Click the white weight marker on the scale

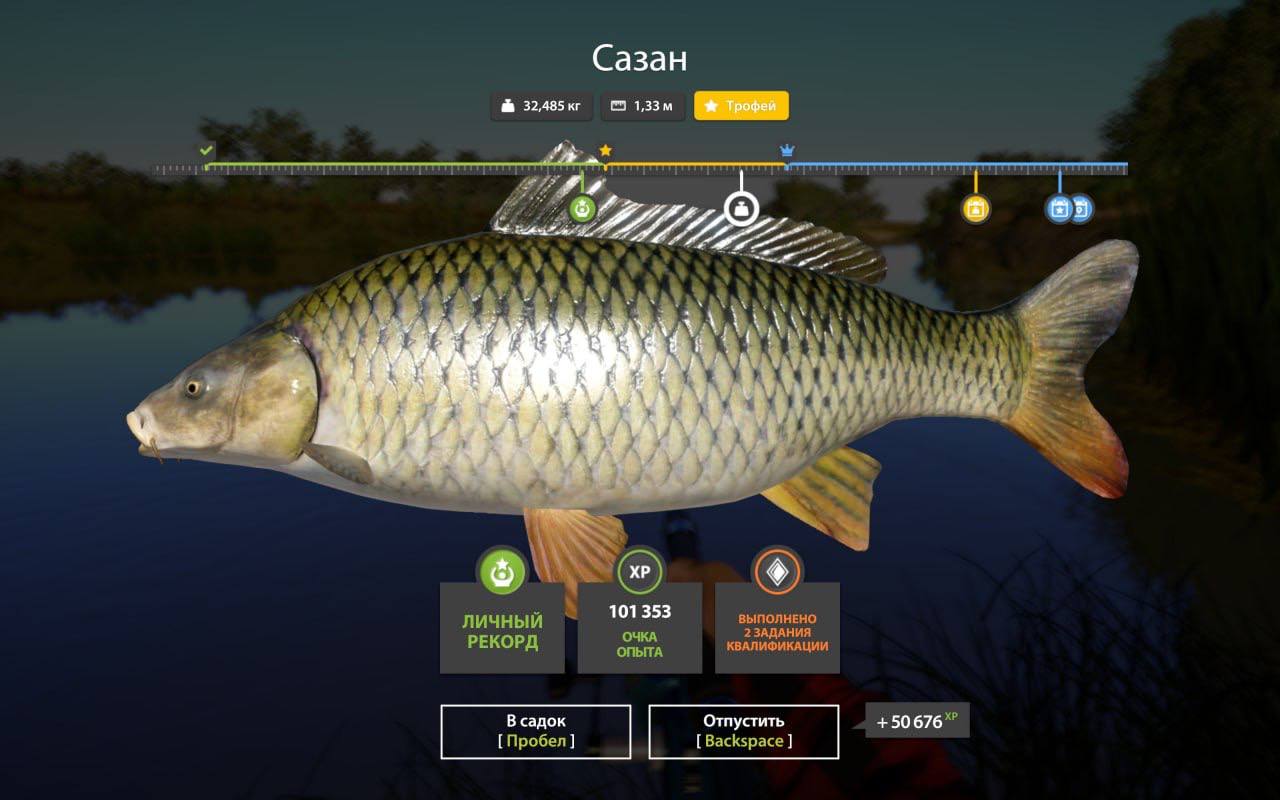tap(741, 209)
